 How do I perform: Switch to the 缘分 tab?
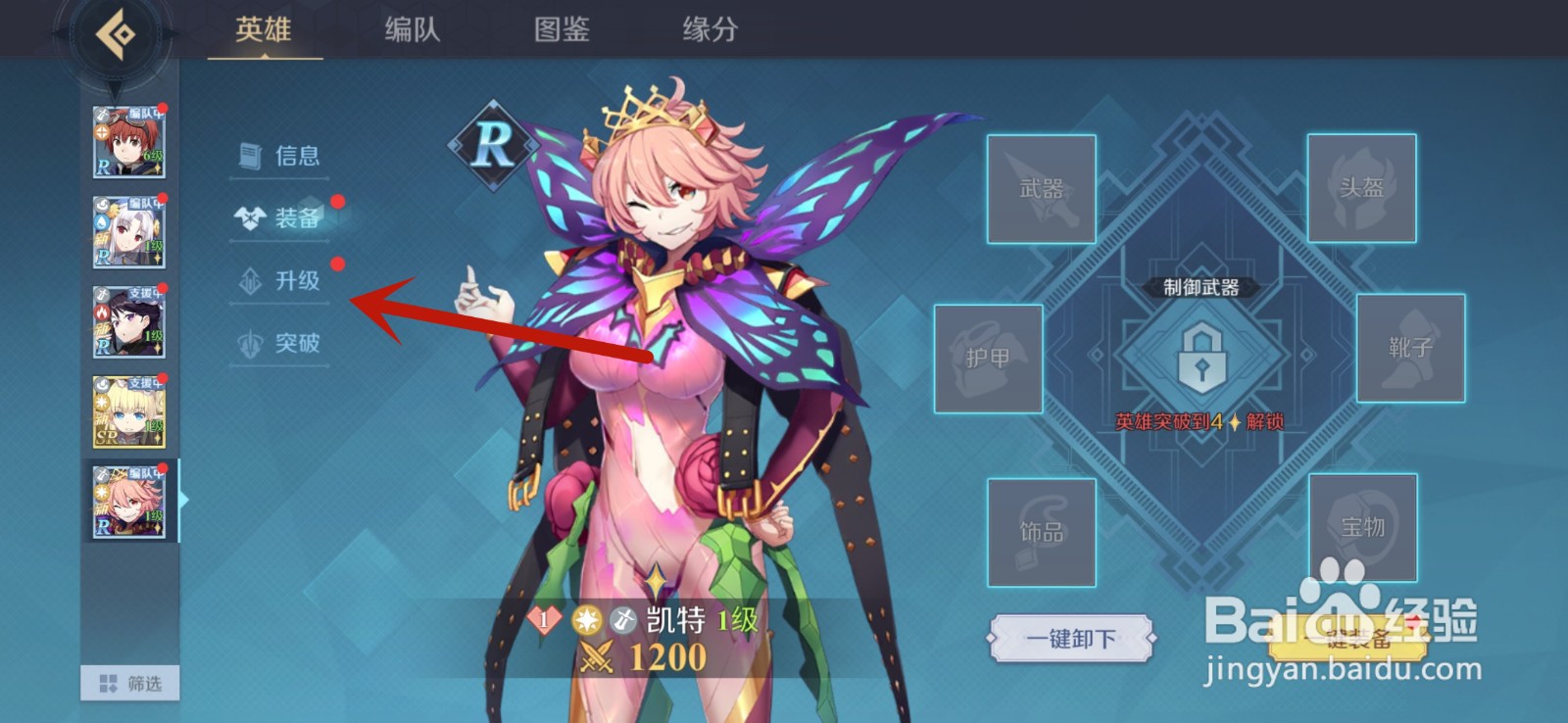coord(708,30)
